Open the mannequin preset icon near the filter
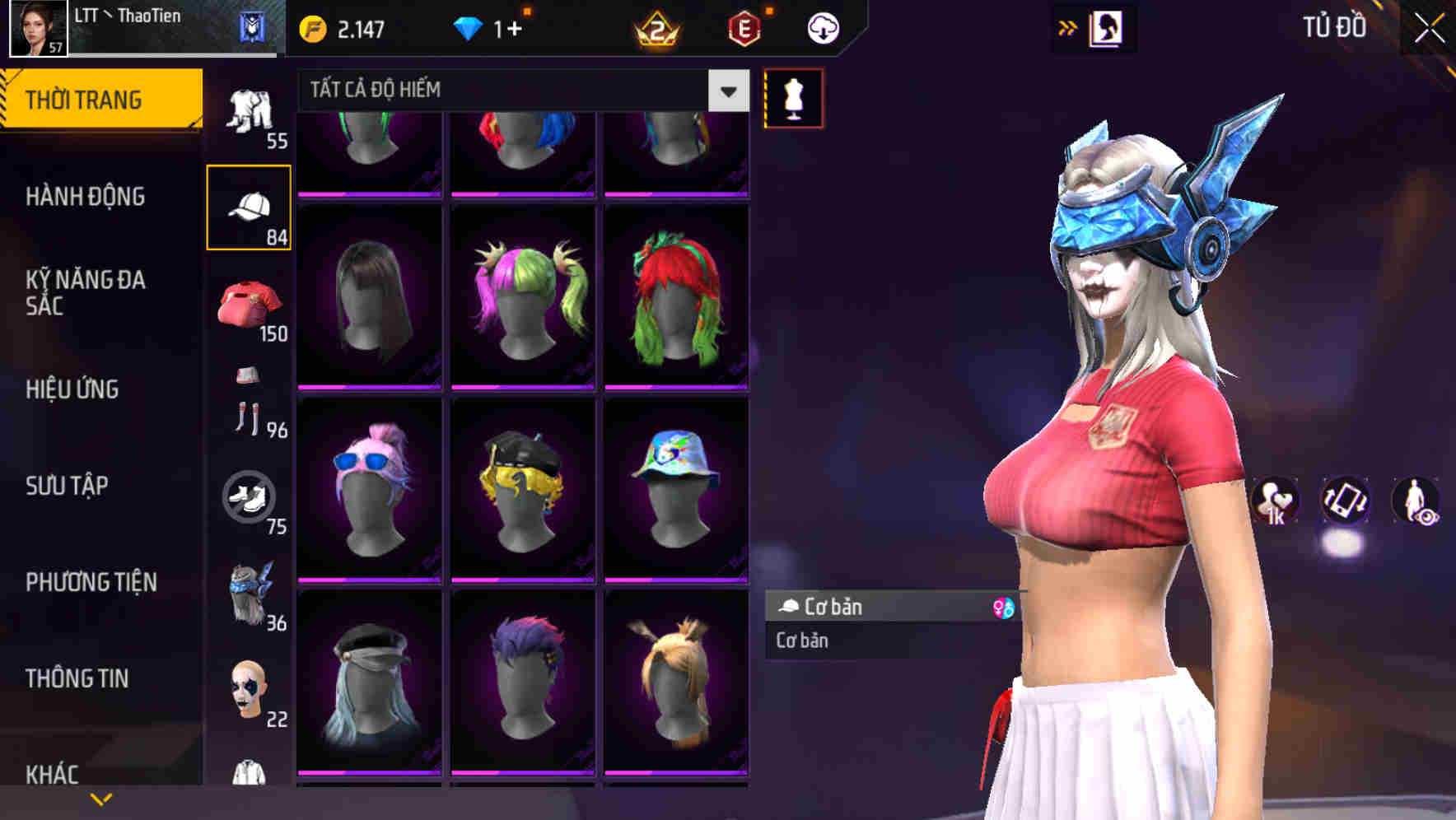1456x820 pixels. point(793,98)
